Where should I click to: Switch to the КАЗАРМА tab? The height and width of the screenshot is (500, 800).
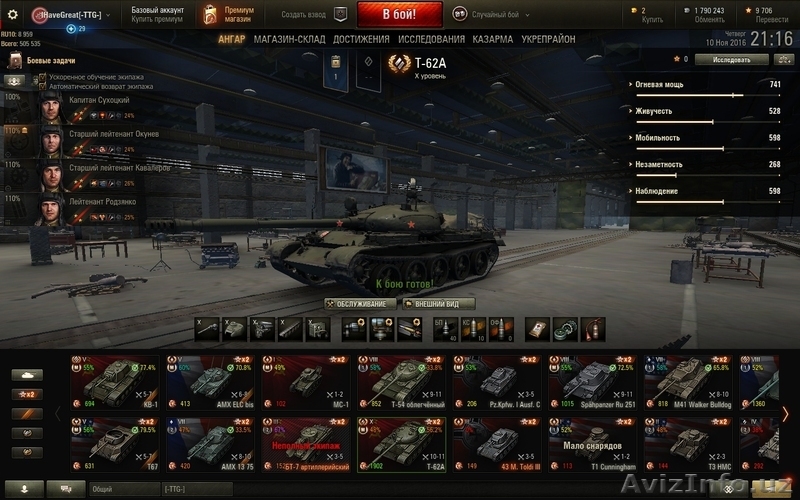coord(493,39)
